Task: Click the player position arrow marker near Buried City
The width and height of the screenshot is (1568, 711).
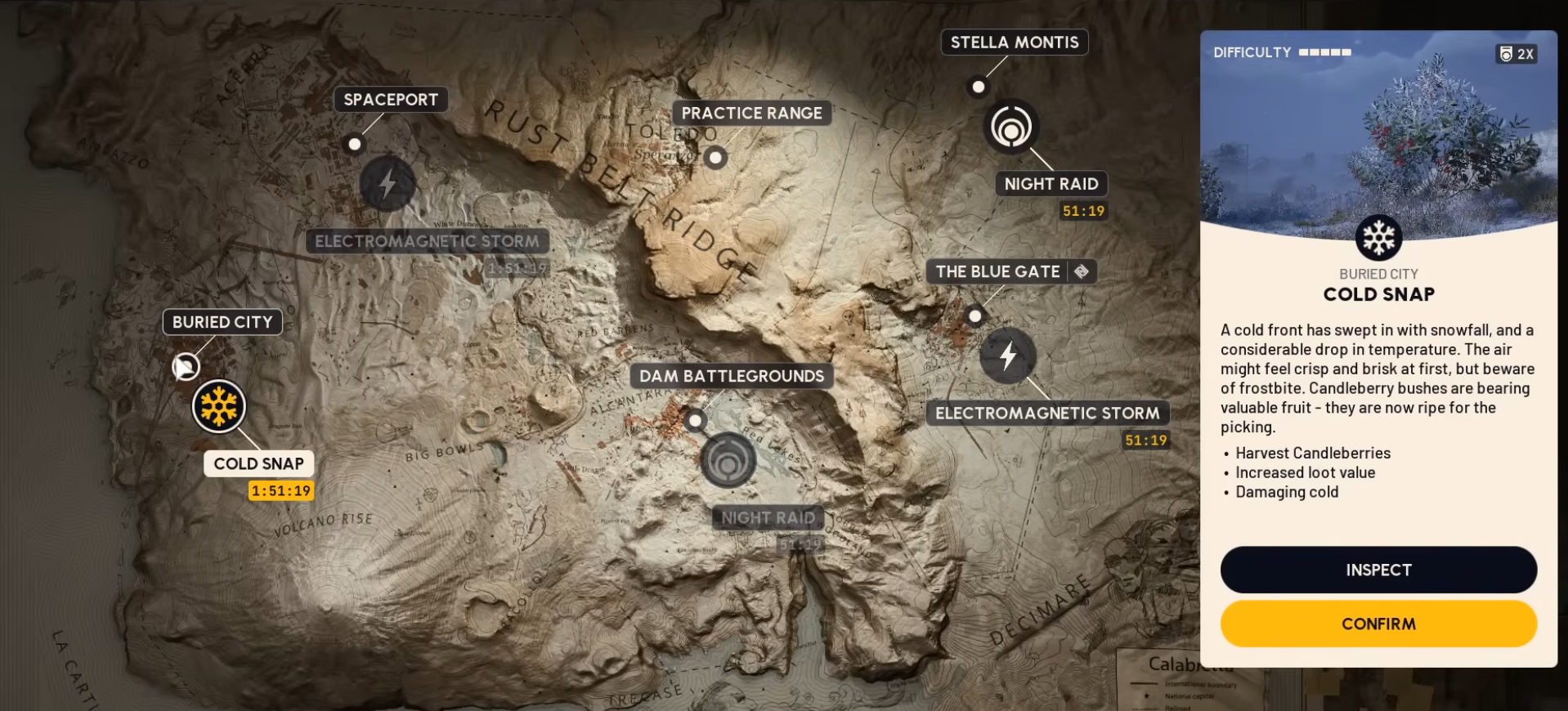Action: (x=186, y=367)
